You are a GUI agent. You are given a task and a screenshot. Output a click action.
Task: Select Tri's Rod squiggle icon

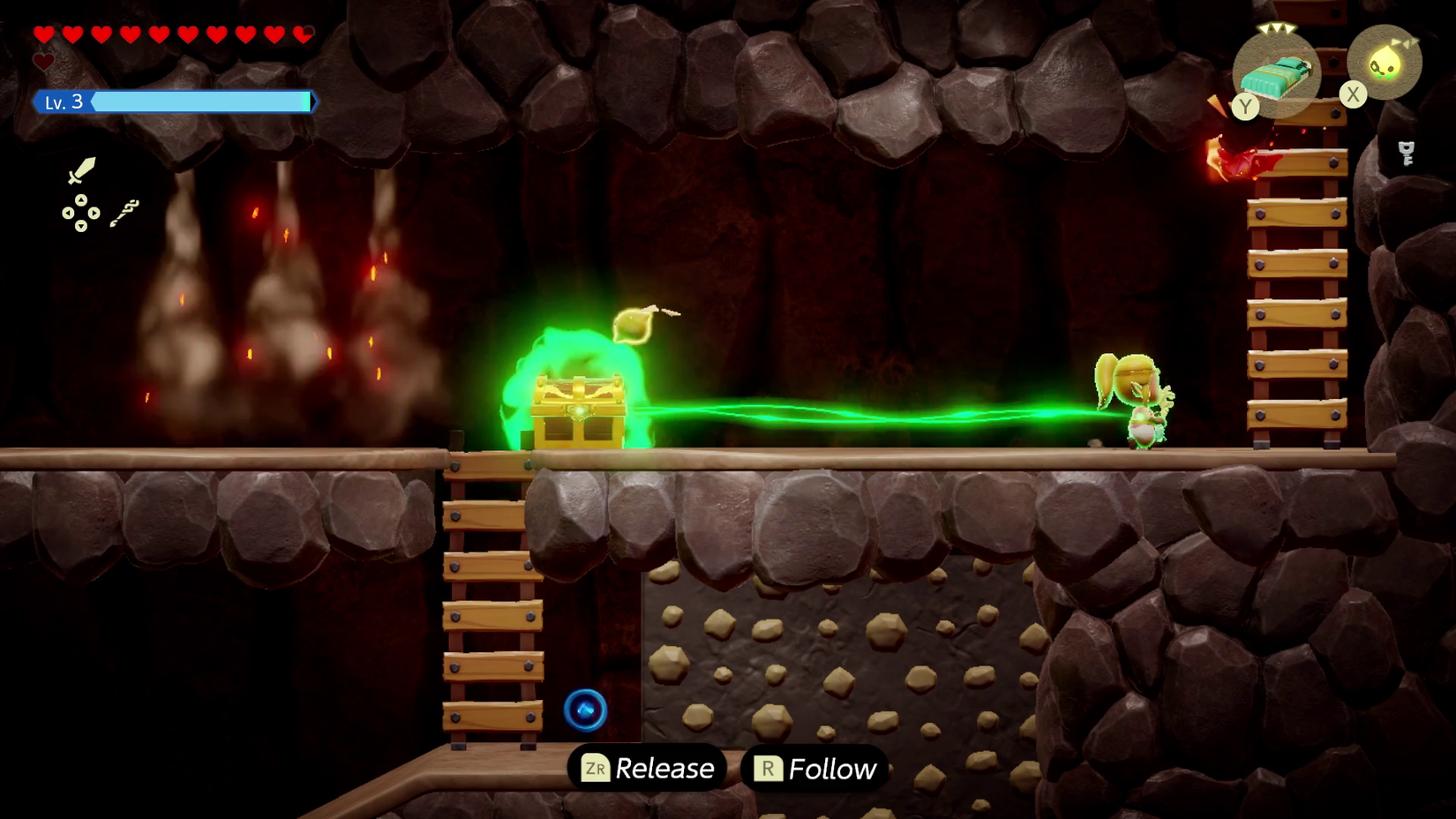click(125, 212)
